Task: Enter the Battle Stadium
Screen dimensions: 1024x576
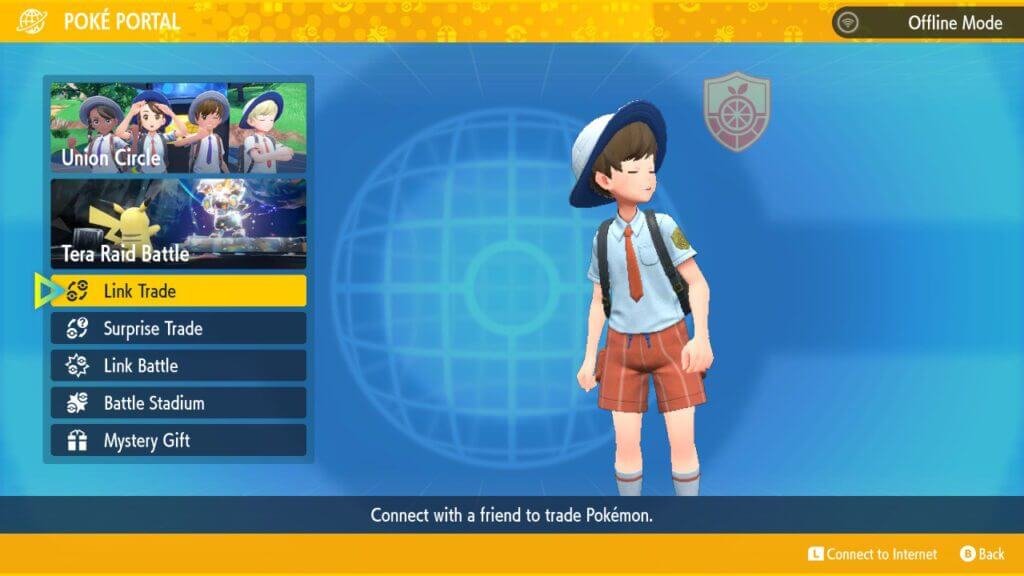Action: pyautogui.click(x=178, y=403)
